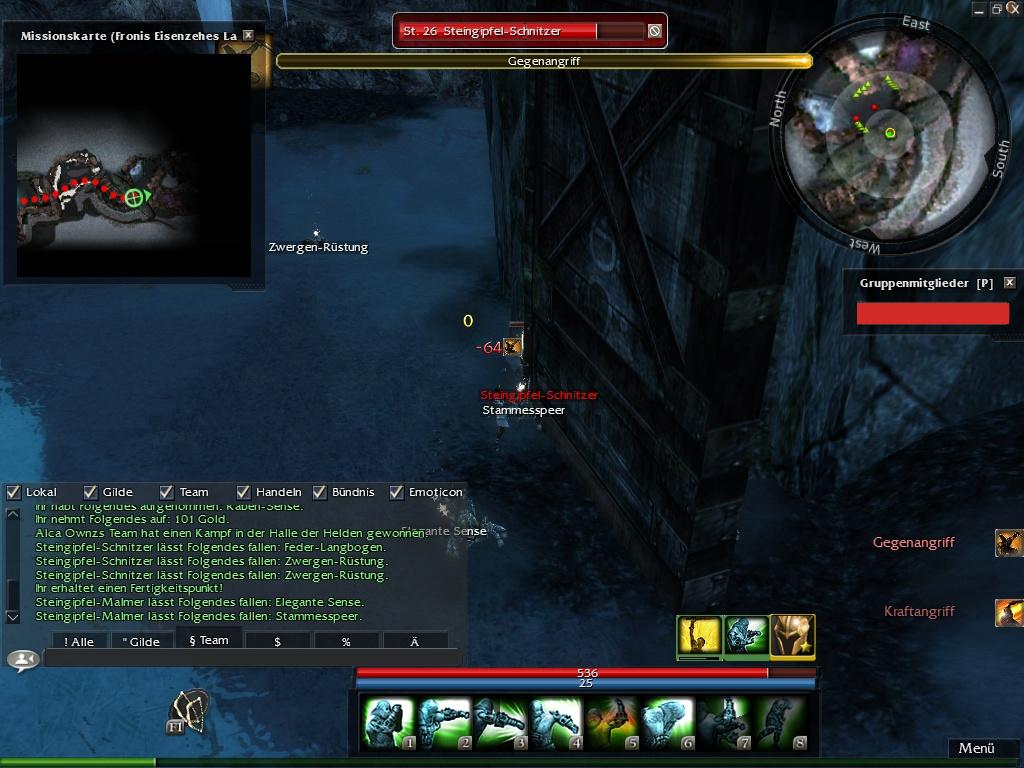1024x768 pixels.
Task: Select the '$' trade chat channel tab
Action: [277, 641]
